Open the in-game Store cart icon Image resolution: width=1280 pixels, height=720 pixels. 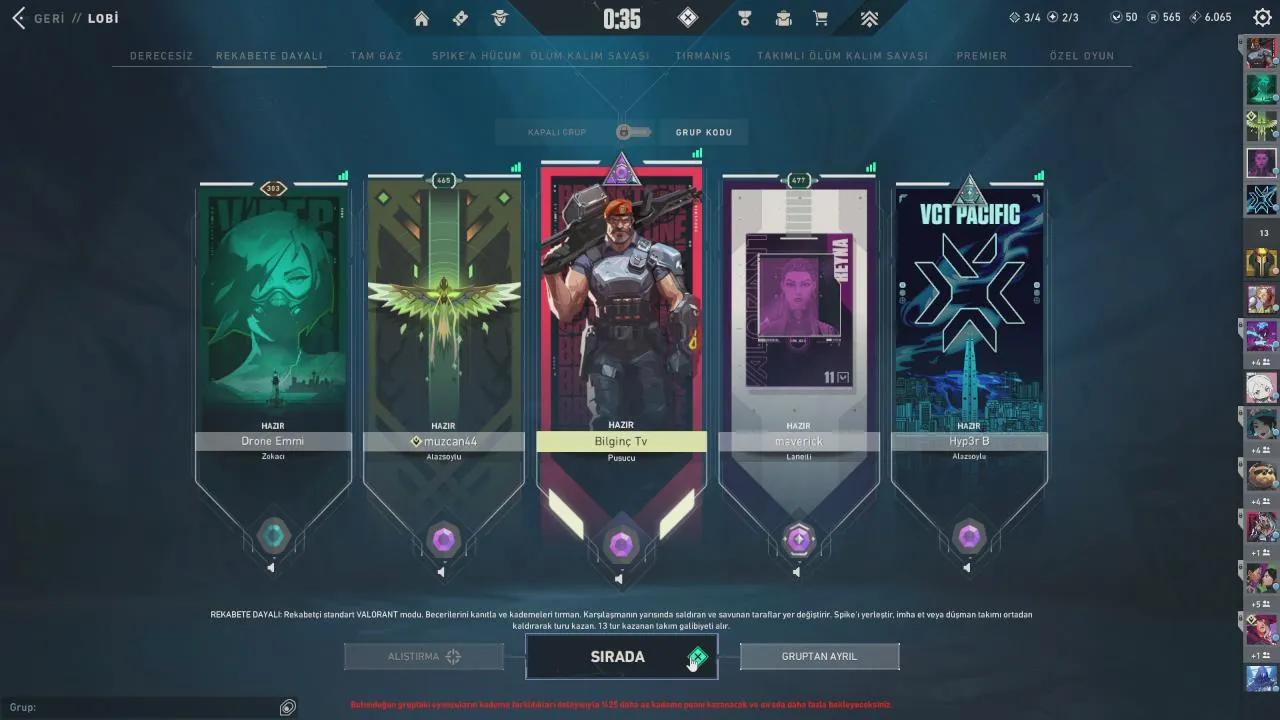click(x=821, y=18)
